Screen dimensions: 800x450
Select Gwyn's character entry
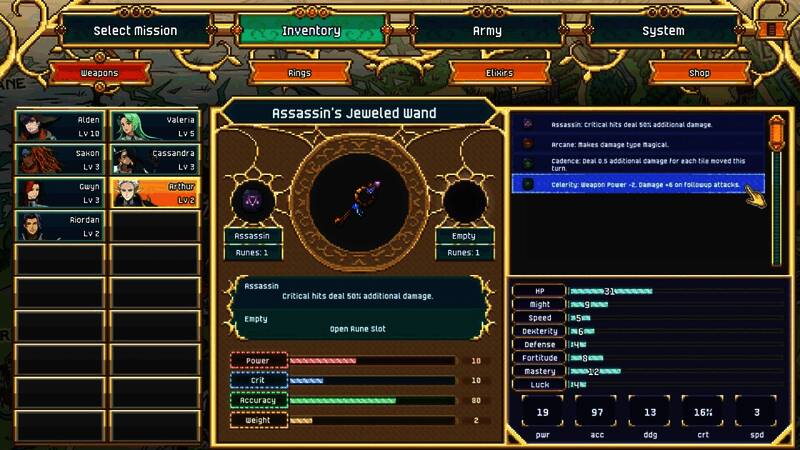[x=59, y=193]
